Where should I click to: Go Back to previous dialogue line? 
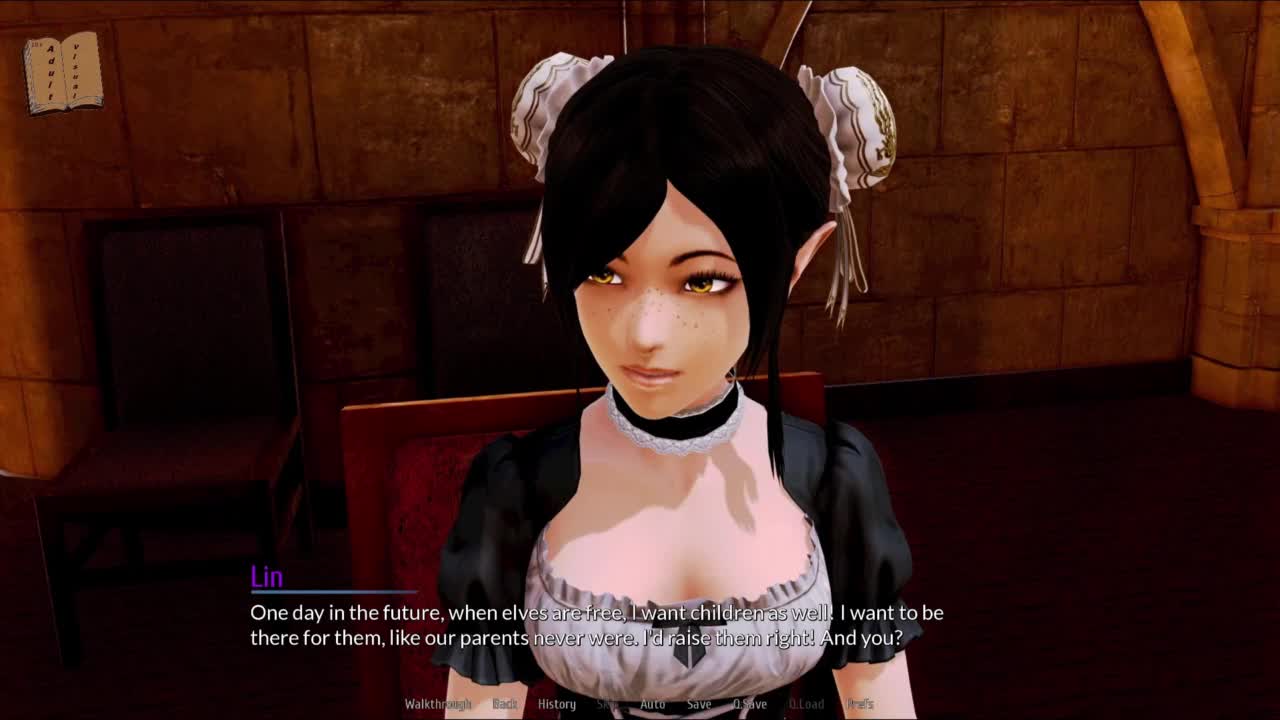coord(505,704)
